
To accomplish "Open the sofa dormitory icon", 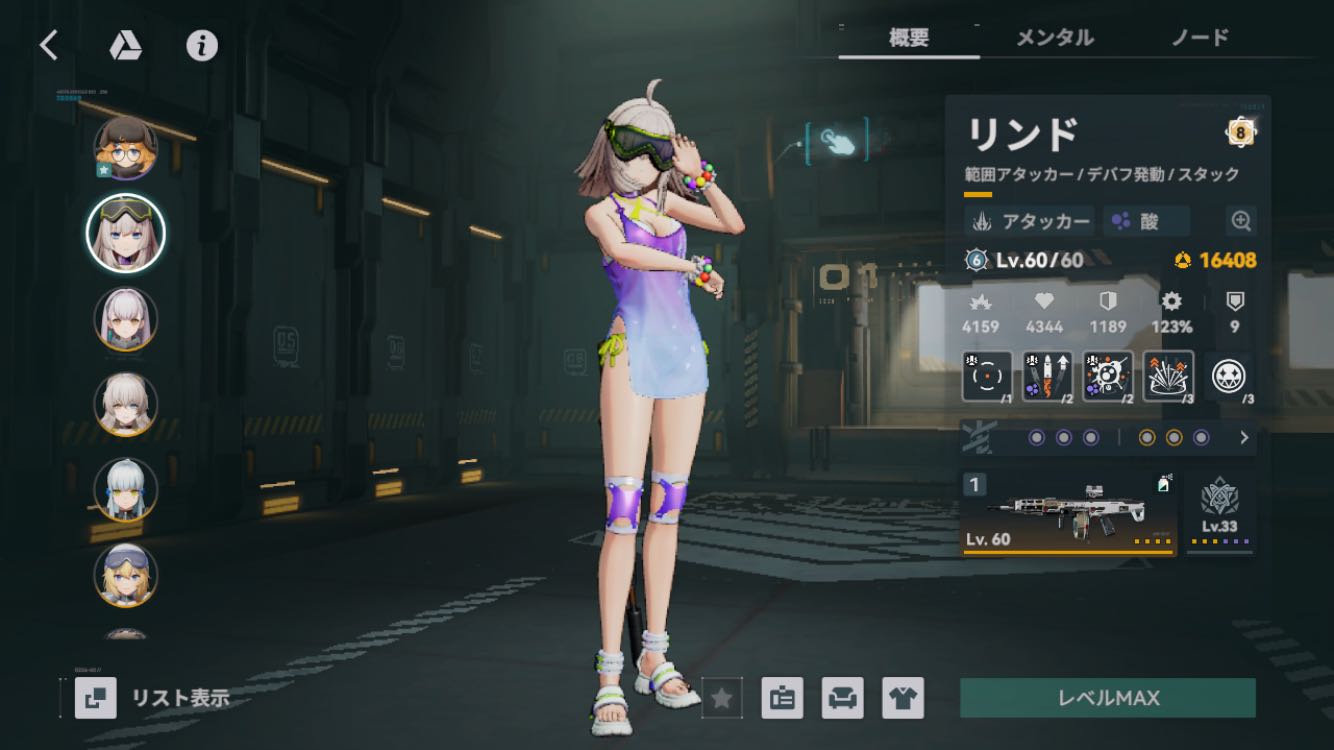I will click(x=842, y=698).
